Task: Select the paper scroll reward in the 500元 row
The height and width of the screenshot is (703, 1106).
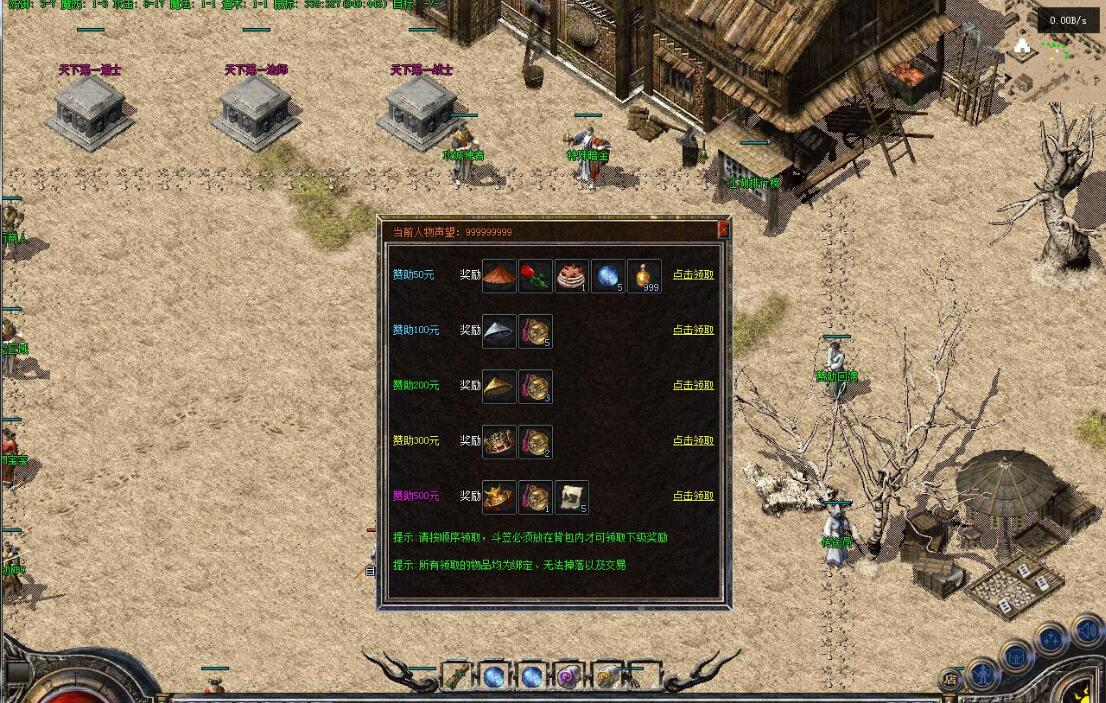Action: [571, 497]
